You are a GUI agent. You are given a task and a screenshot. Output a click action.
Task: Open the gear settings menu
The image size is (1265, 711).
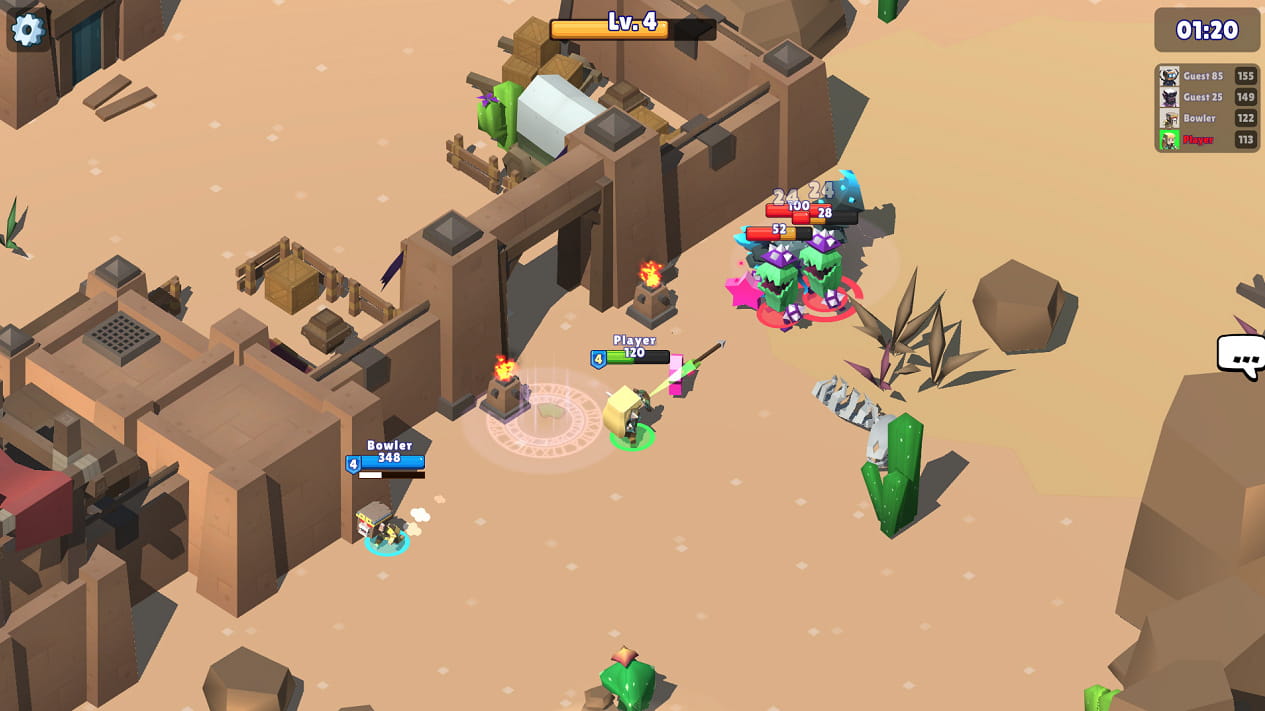pos(27,29)
